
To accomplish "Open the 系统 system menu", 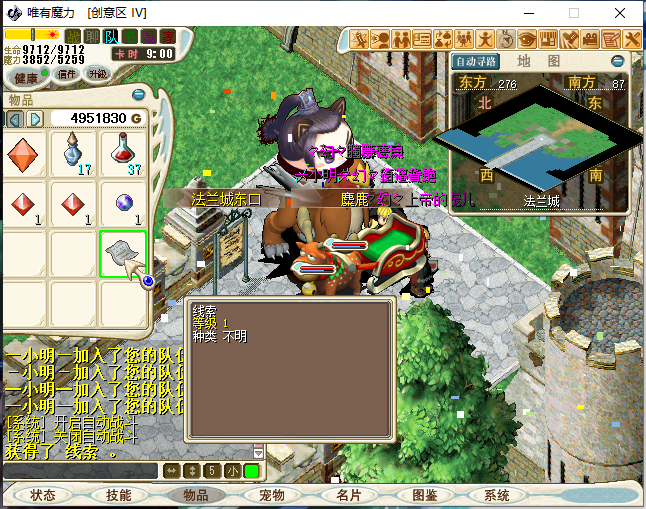I will coord(497,495).
